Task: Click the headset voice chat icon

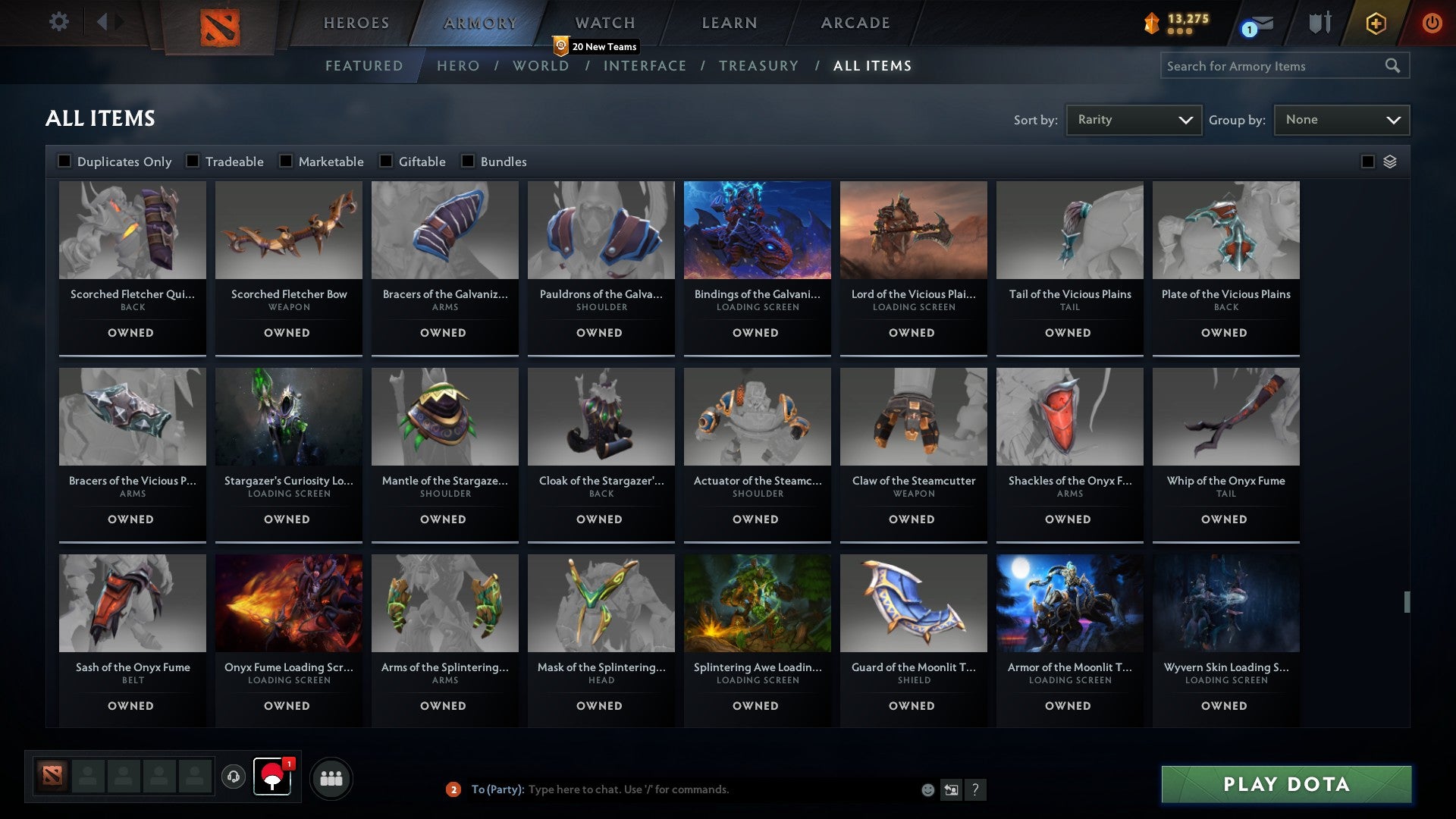Action: pyautogui.click(x=234, y=777)
